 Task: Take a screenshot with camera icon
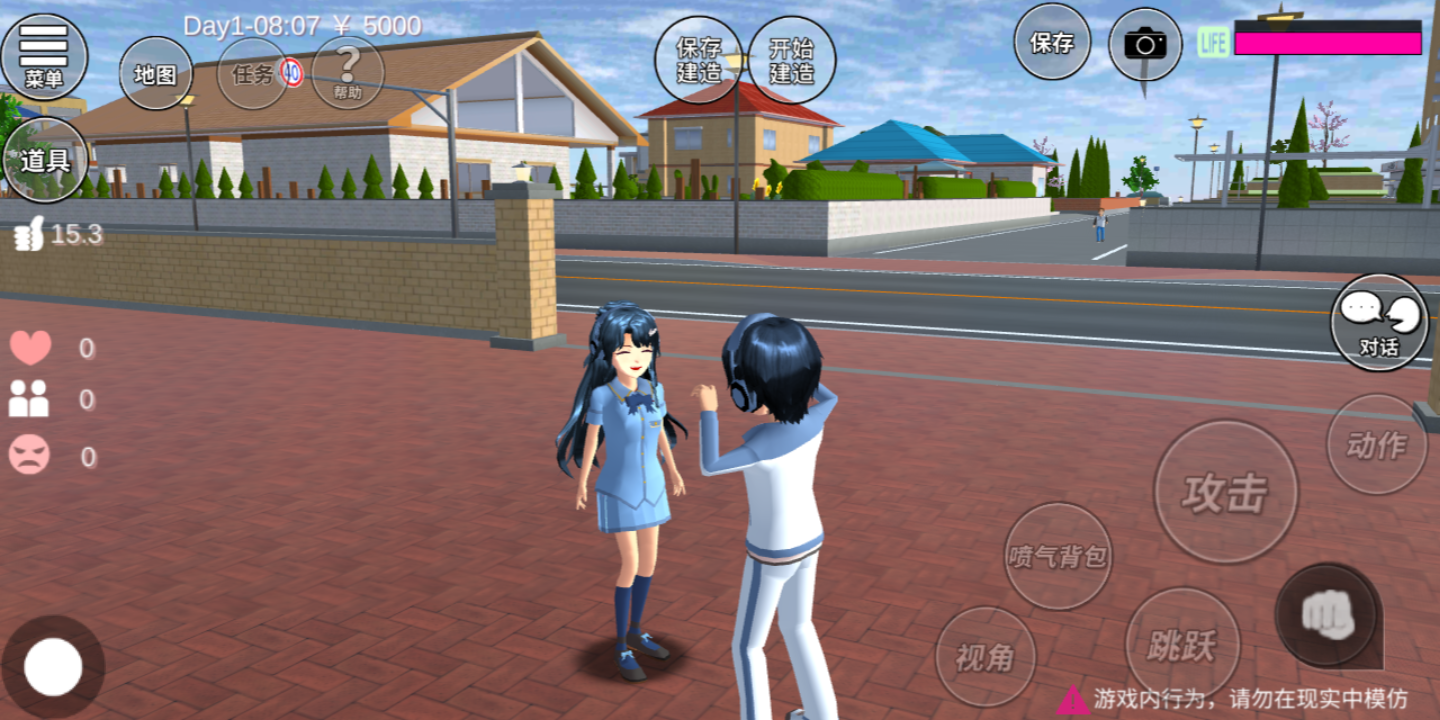pos(1145,44)
